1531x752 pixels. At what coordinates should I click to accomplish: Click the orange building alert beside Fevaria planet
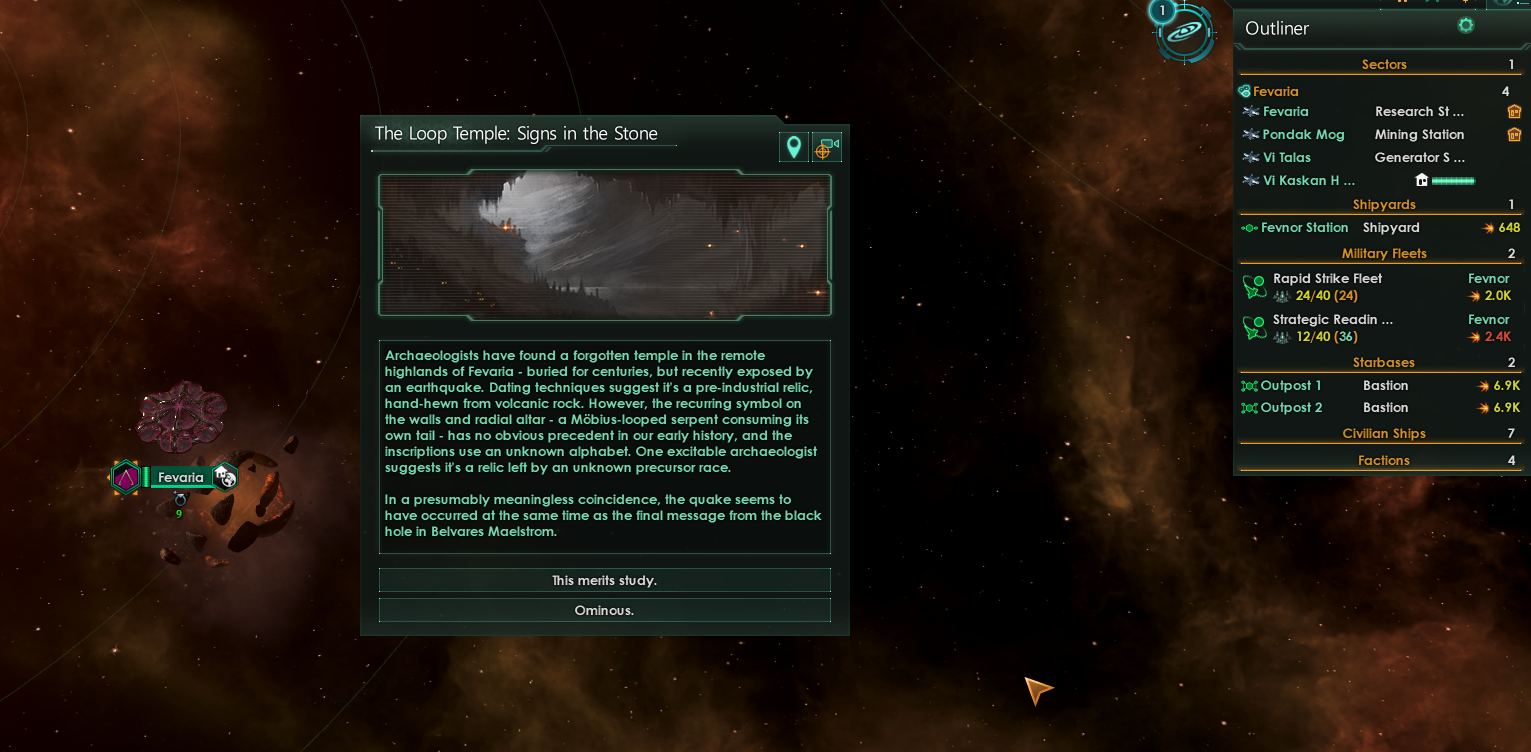click(1514, 111)
